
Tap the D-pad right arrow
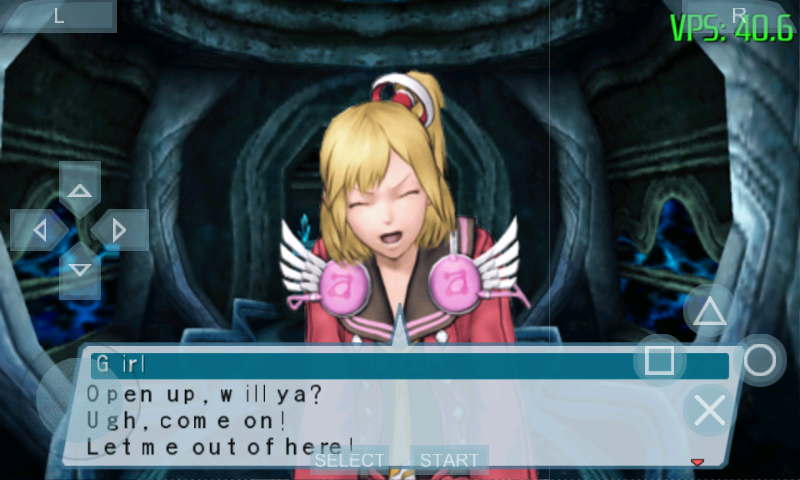pyautogui.click(x=120, y=230)
